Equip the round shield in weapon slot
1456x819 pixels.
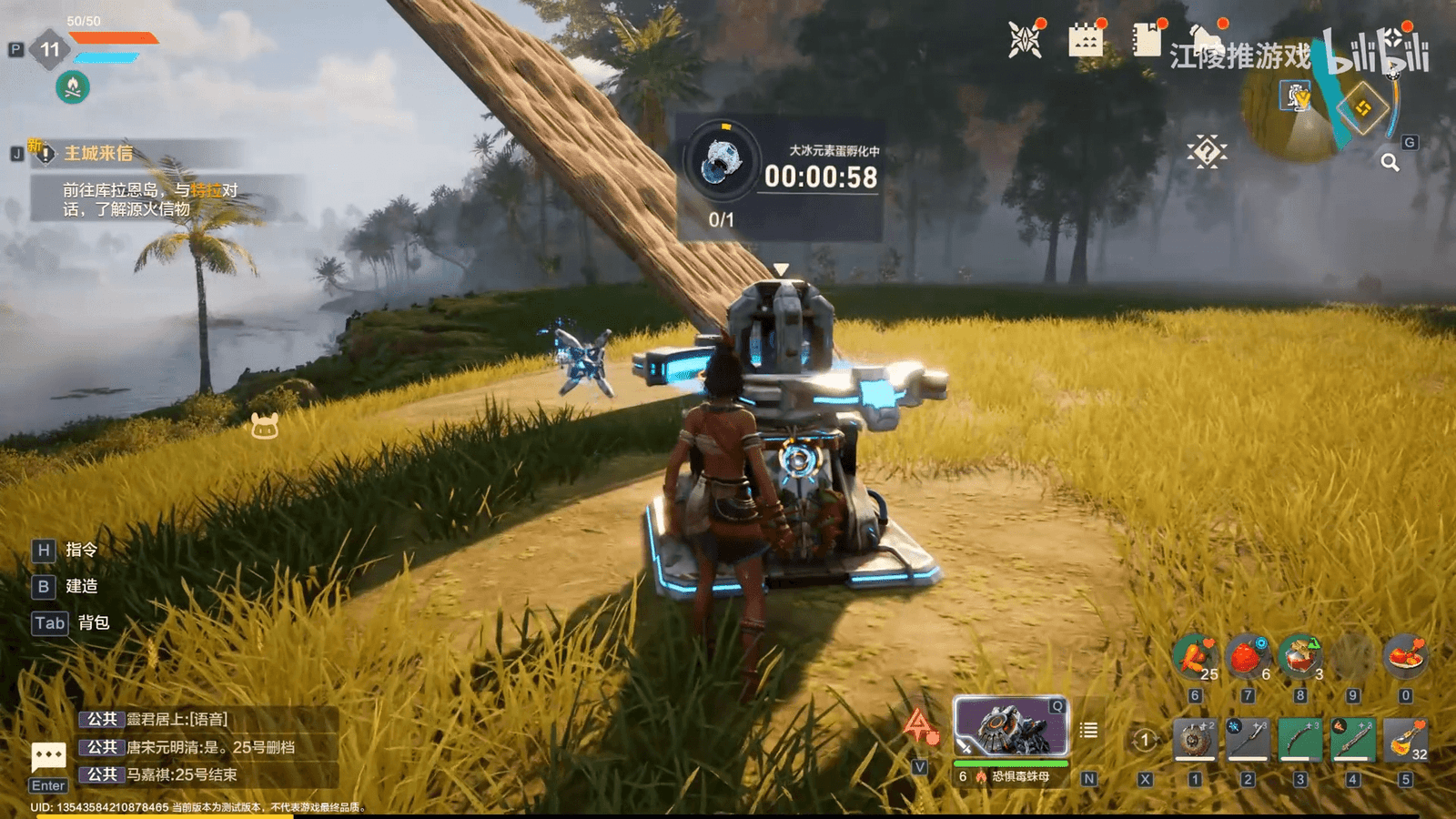(1195, 739)
